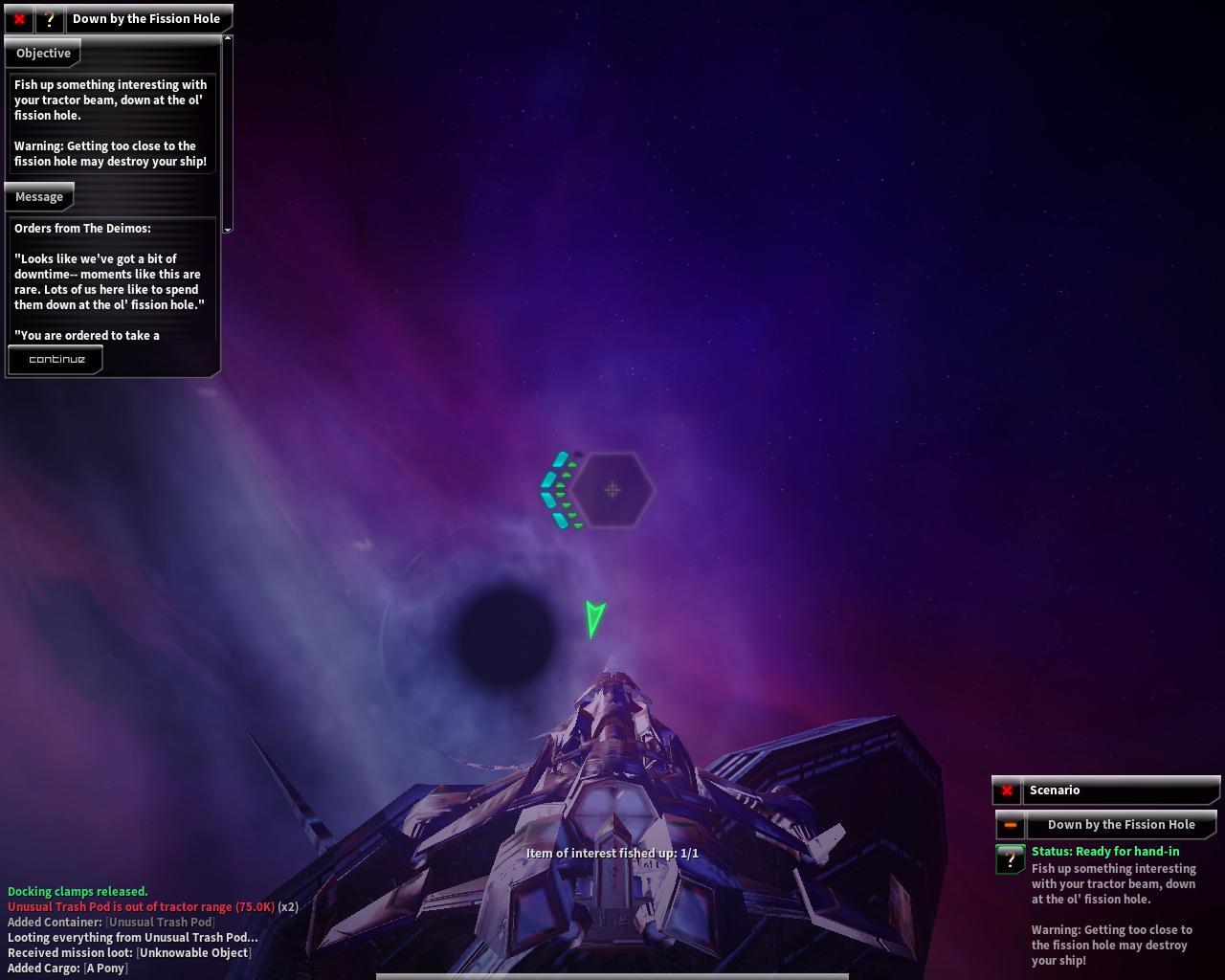Click the green mission status question icon
Image resolution: width=1225 pixels, height=980 pixels.
click(1011, 859)
